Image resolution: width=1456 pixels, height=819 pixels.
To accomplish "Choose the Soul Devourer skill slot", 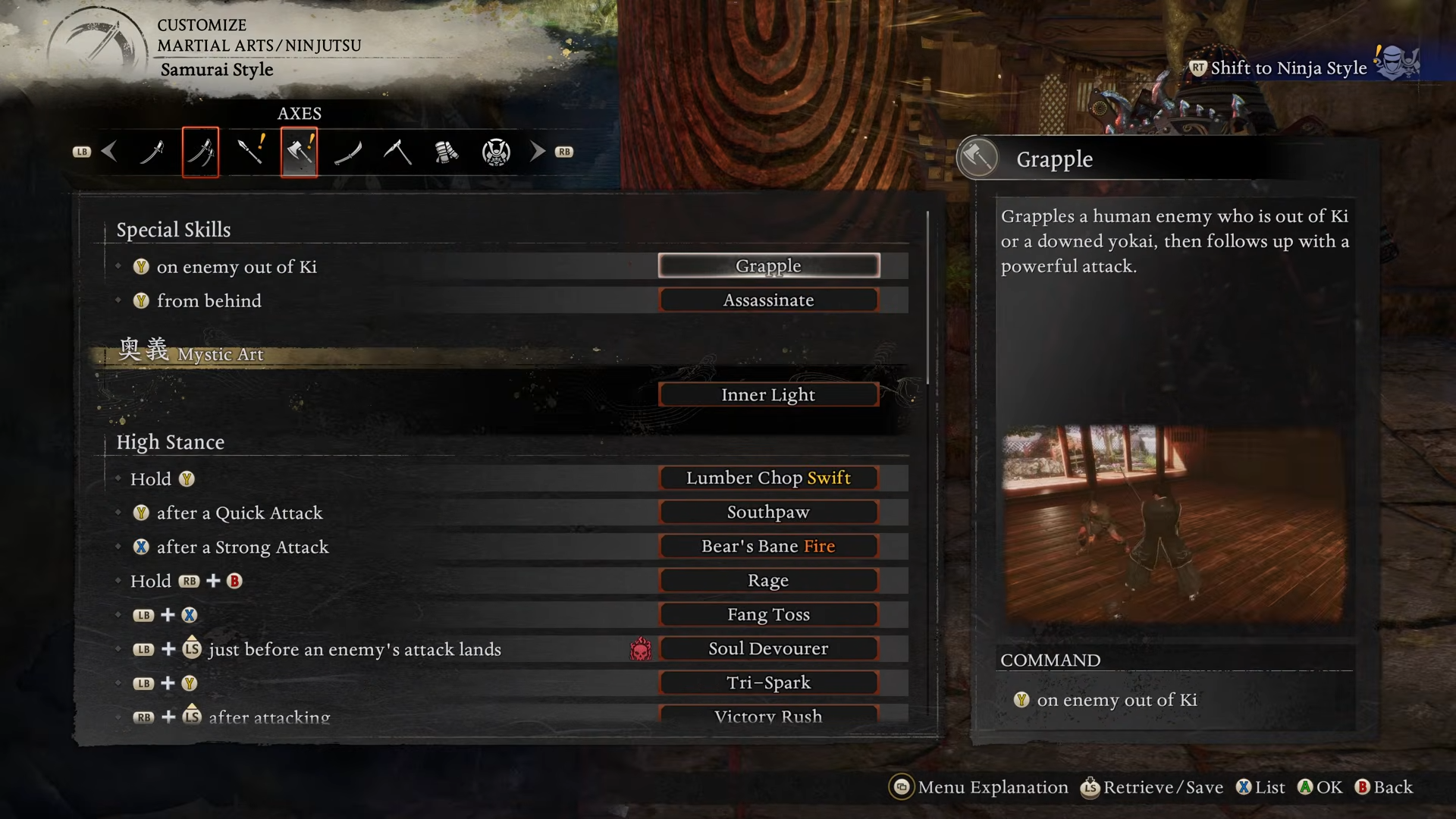I will pos(768,649).
